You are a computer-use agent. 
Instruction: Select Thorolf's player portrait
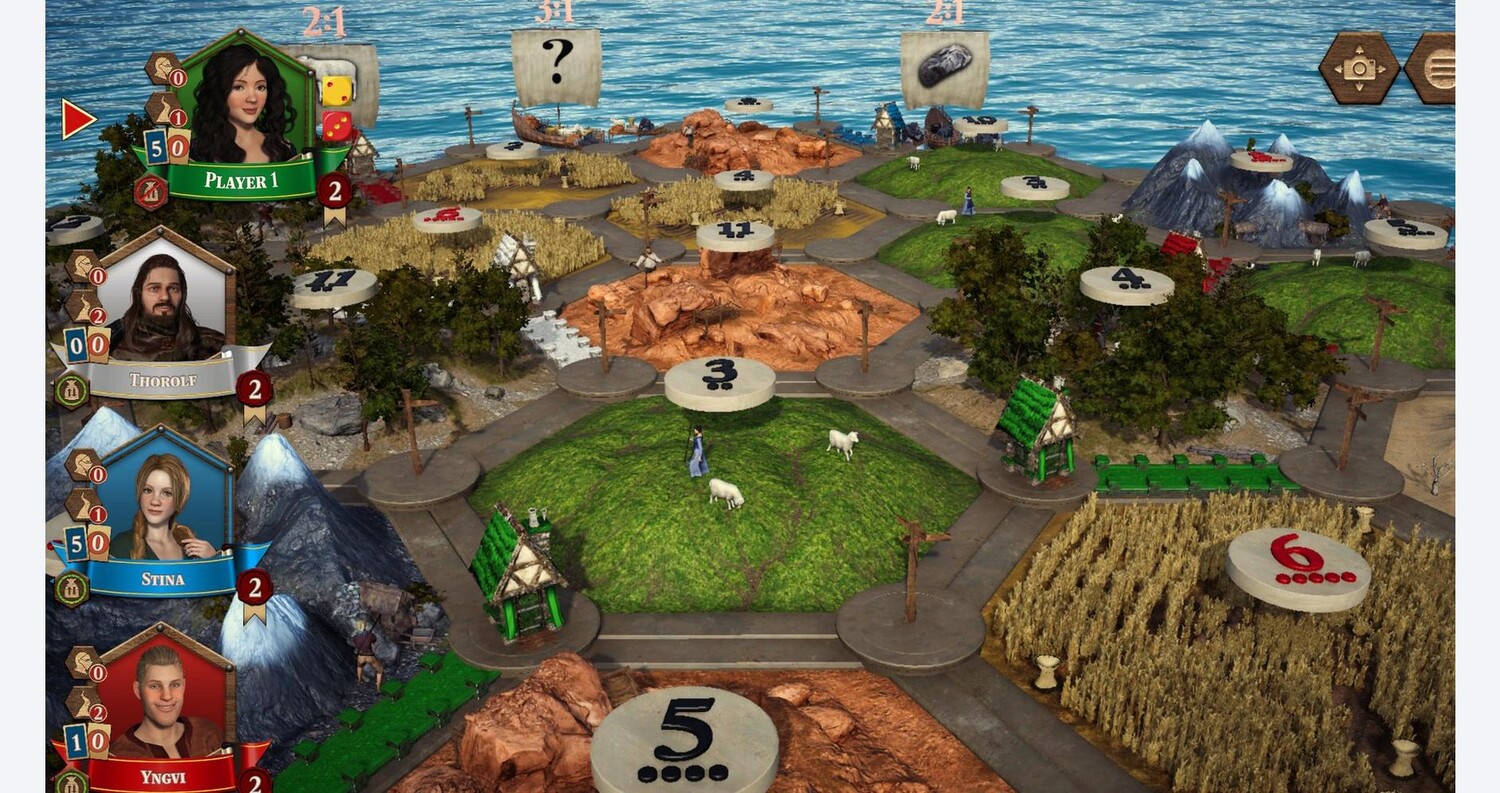[166, 303]
